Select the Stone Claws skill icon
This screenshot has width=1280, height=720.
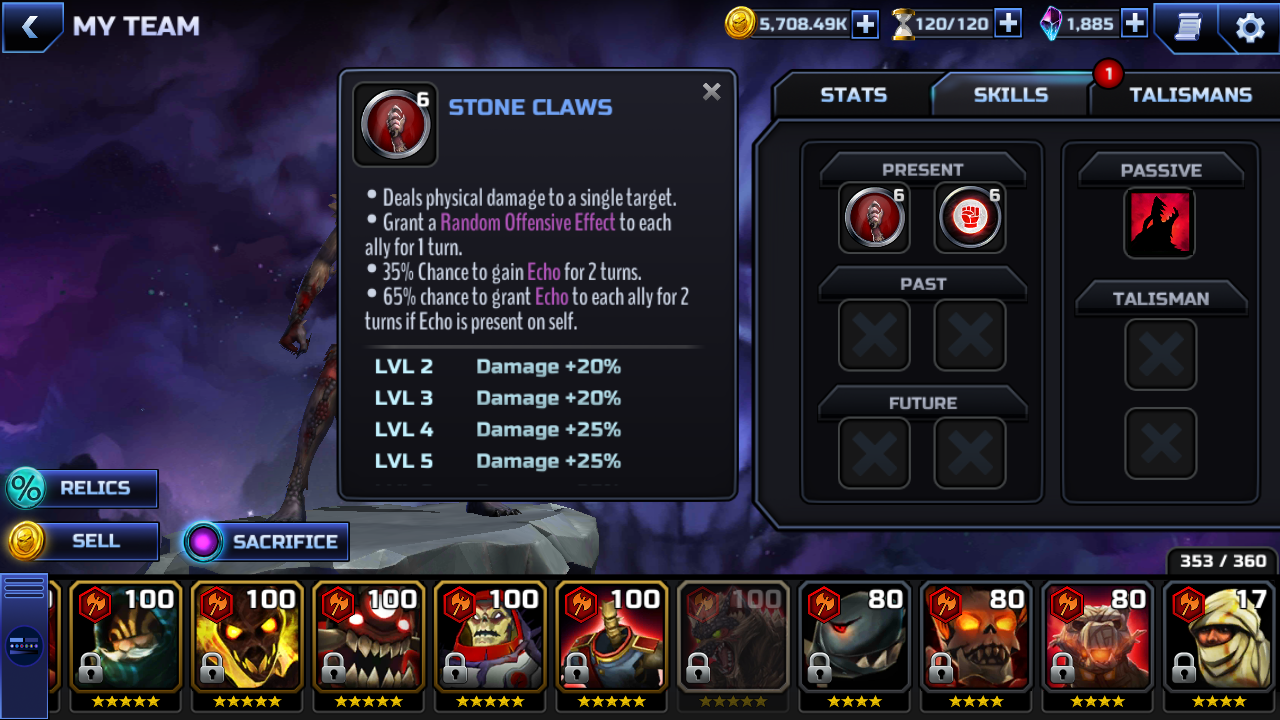point(874,217)
